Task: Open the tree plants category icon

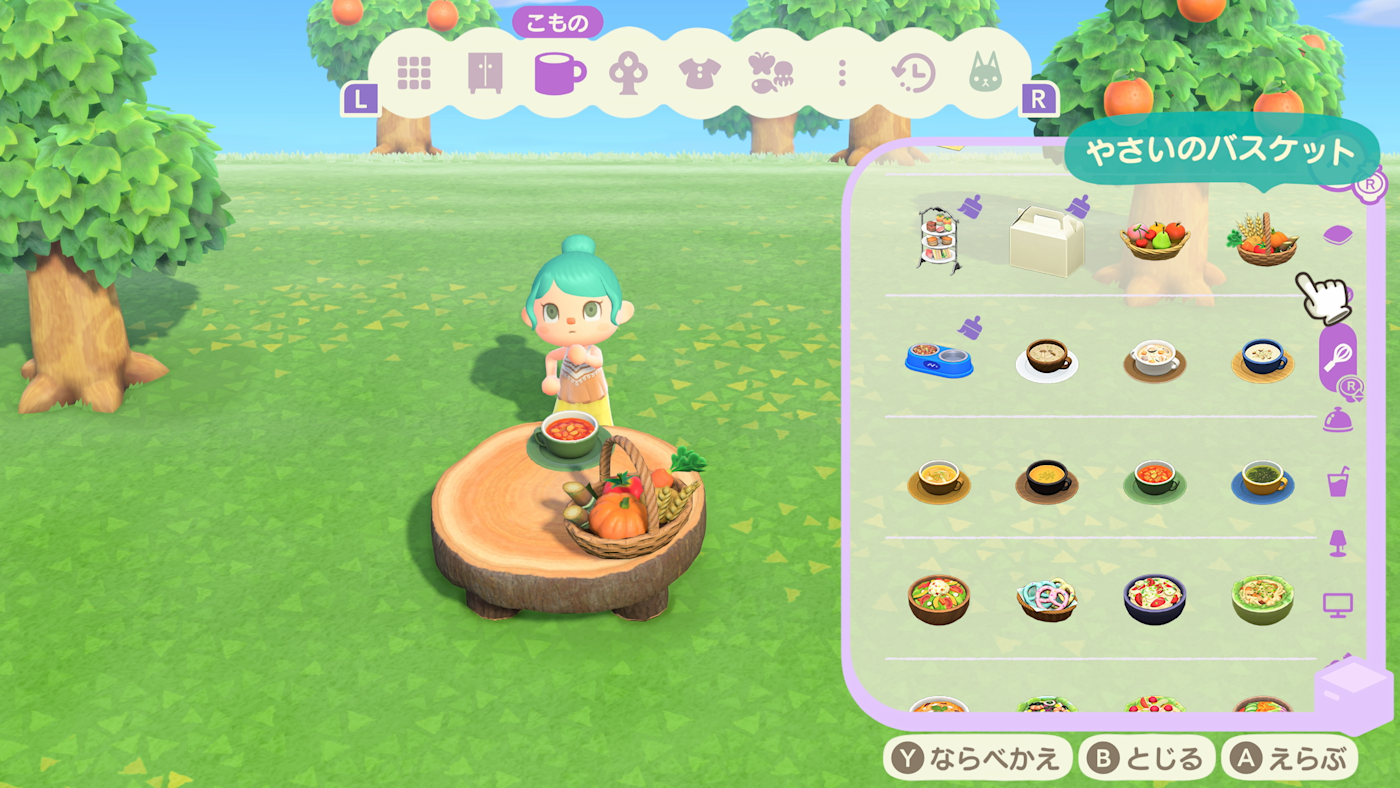Action: (x=628, y=70)
